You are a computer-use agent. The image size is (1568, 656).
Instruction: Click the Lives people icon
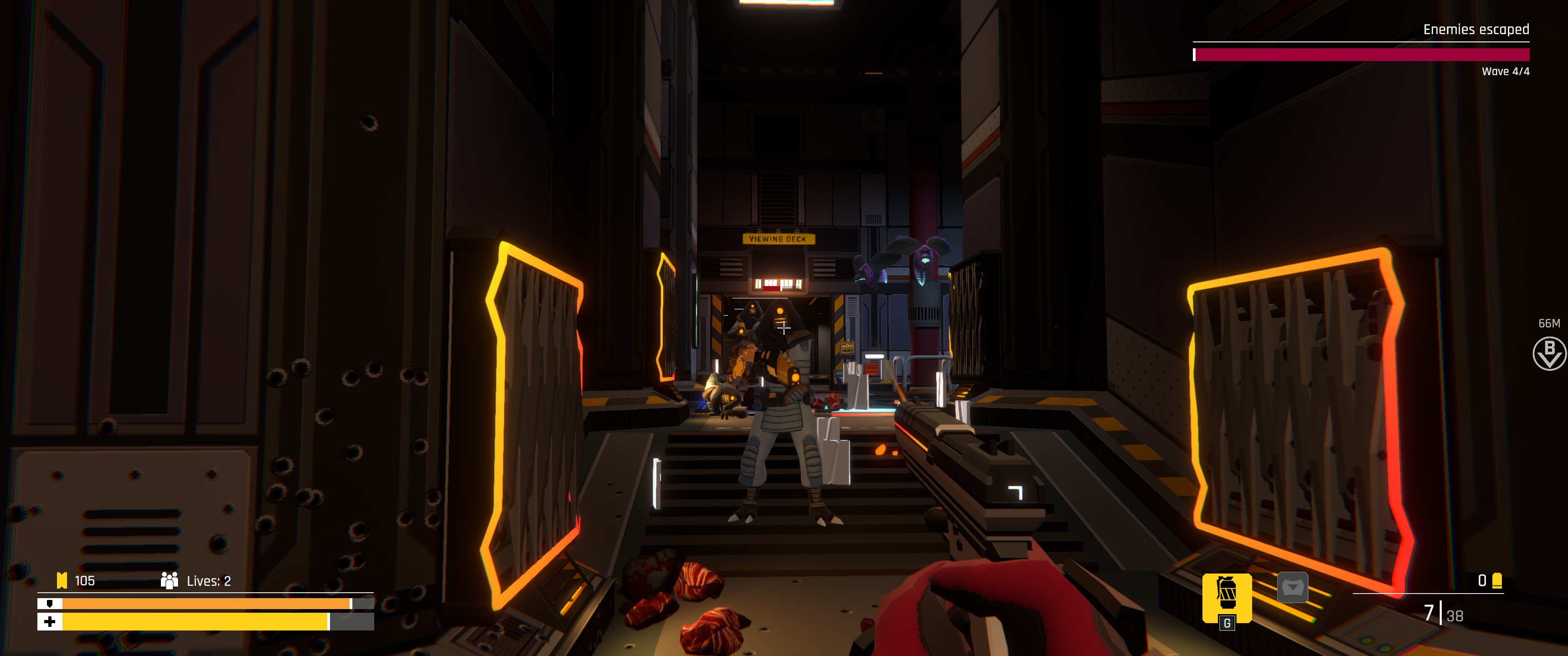point(169,580)
